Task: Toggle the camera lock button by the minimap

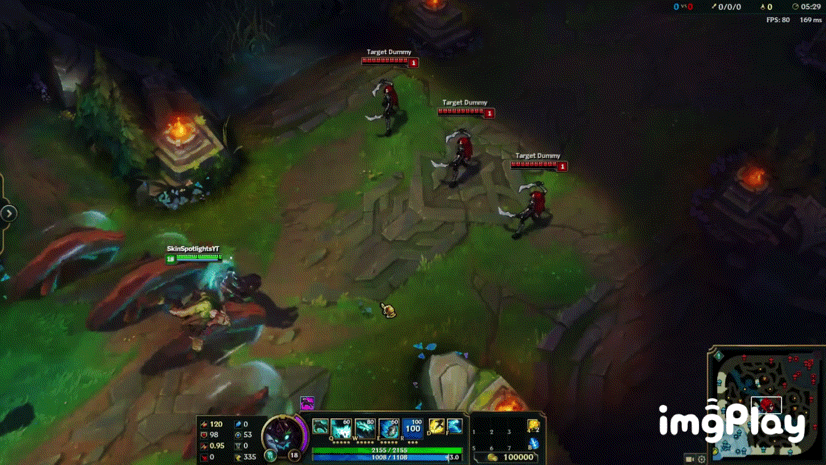Action: pyautogui.click(x=690, y=459)
